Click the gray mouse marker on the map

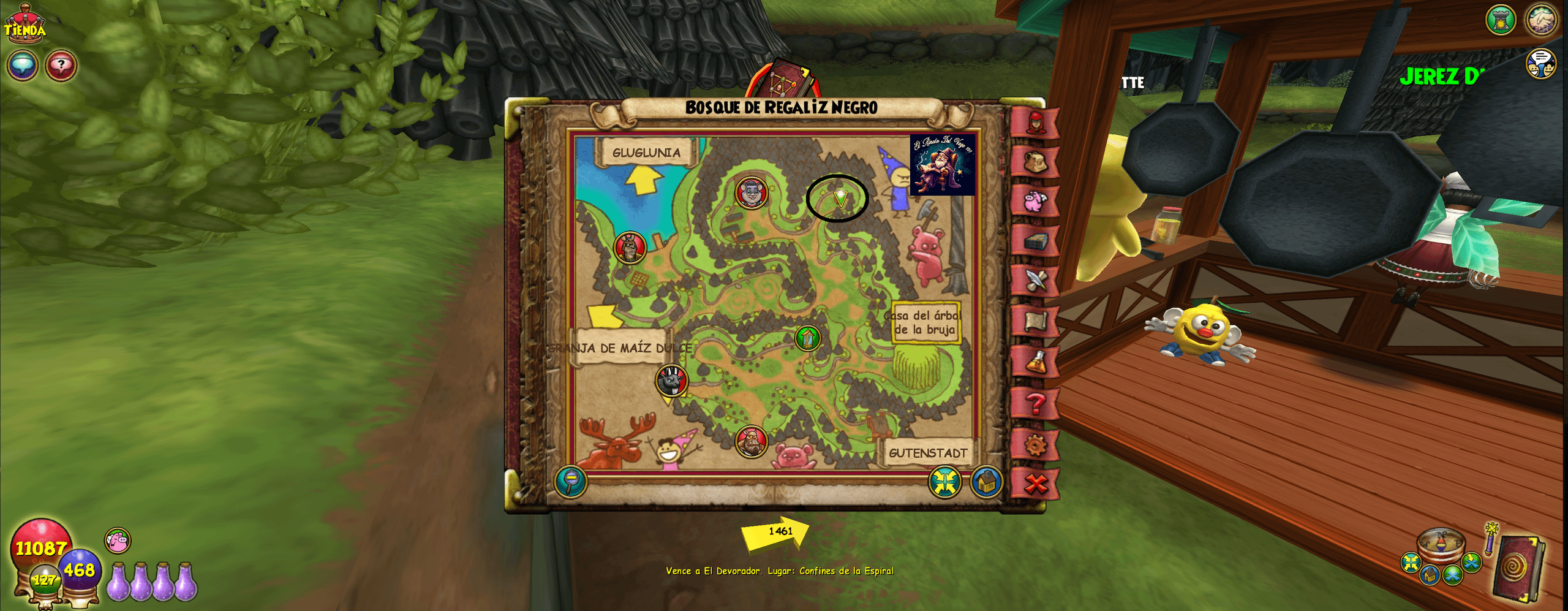pyautogui.click(x=752, y=192)
